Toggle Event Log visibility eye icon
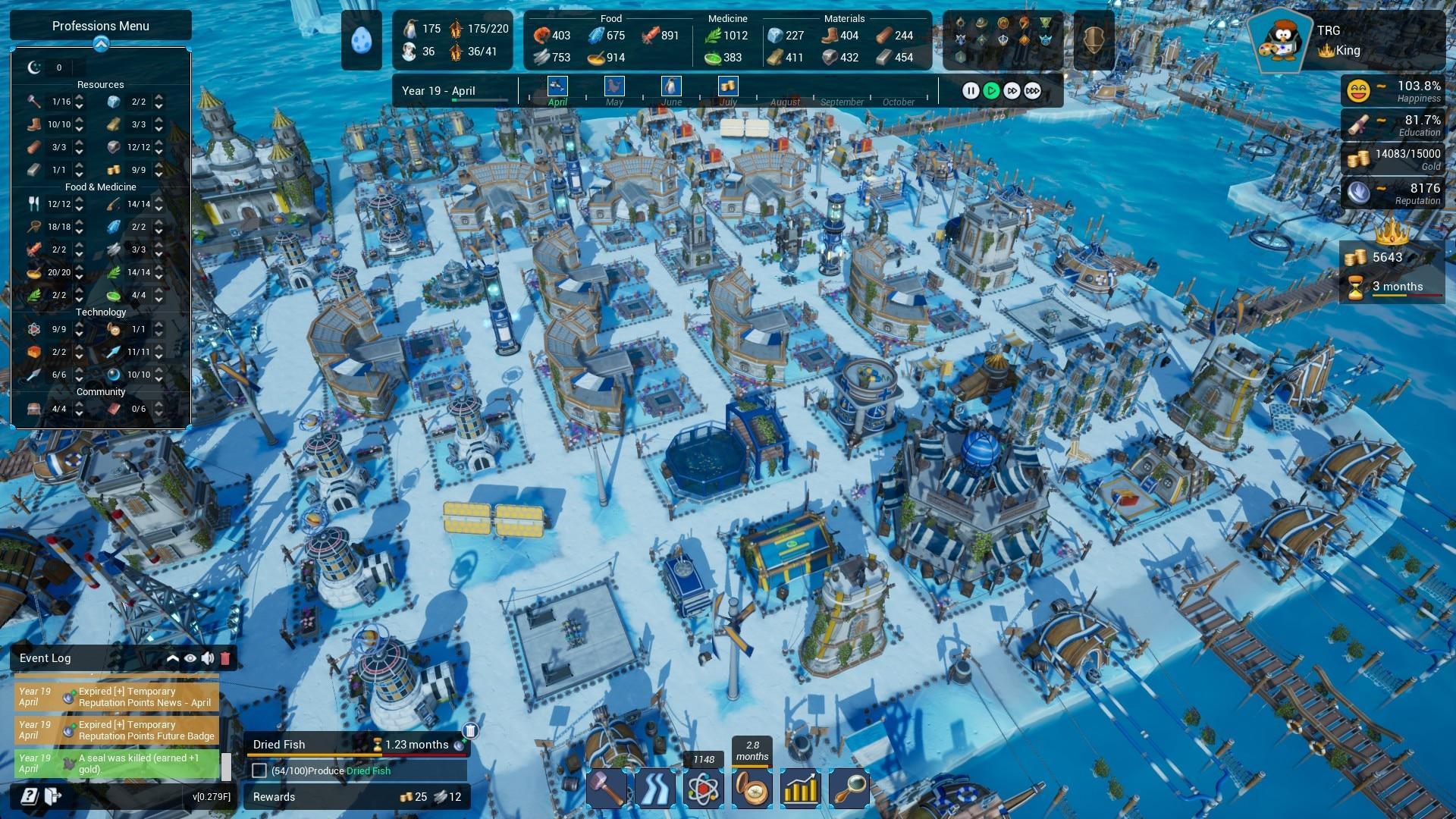This screenshot has height=819, width=1456. (x=190, y=658)
